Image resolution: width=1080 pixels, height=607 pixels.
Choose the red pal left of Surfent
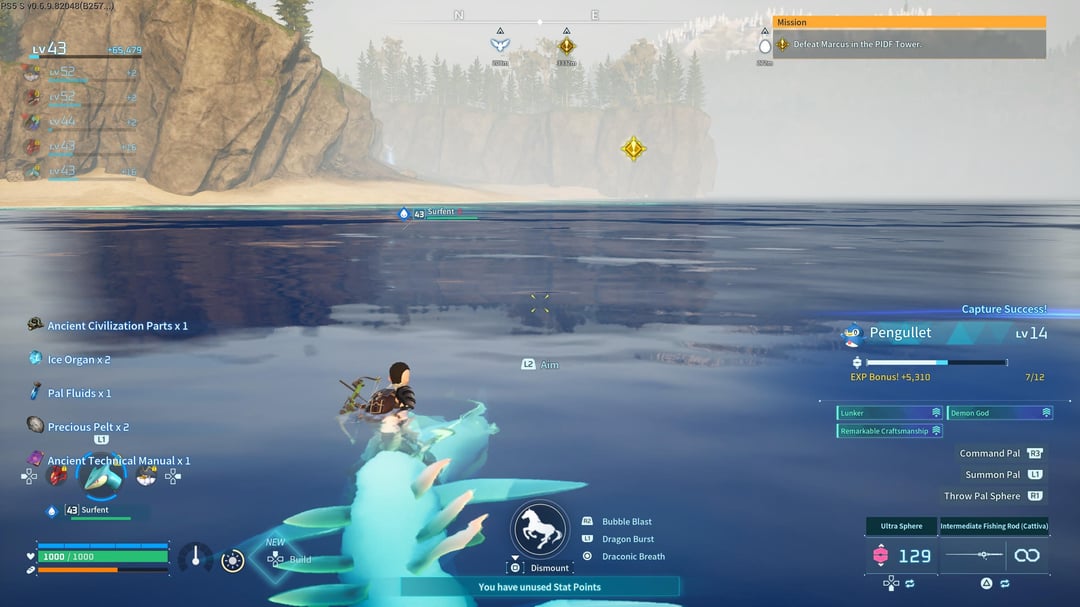coord(58,476)
